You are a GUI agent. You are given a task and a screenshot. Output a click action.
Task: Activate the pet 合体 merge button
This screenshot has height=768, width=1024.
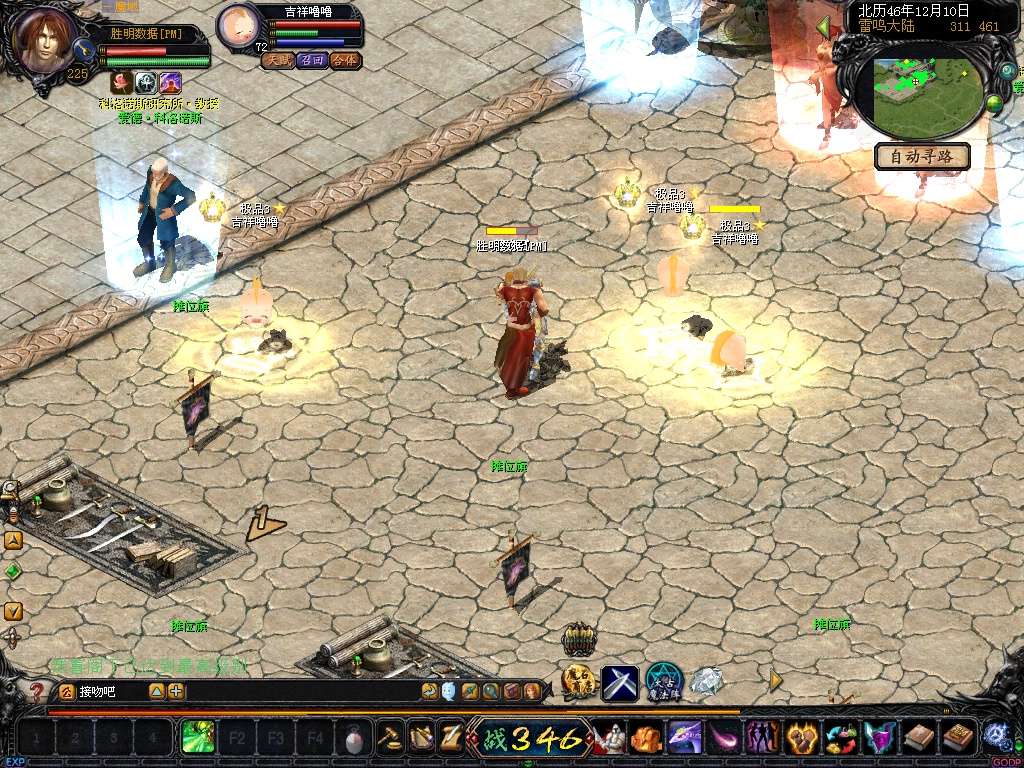point(345,60)
